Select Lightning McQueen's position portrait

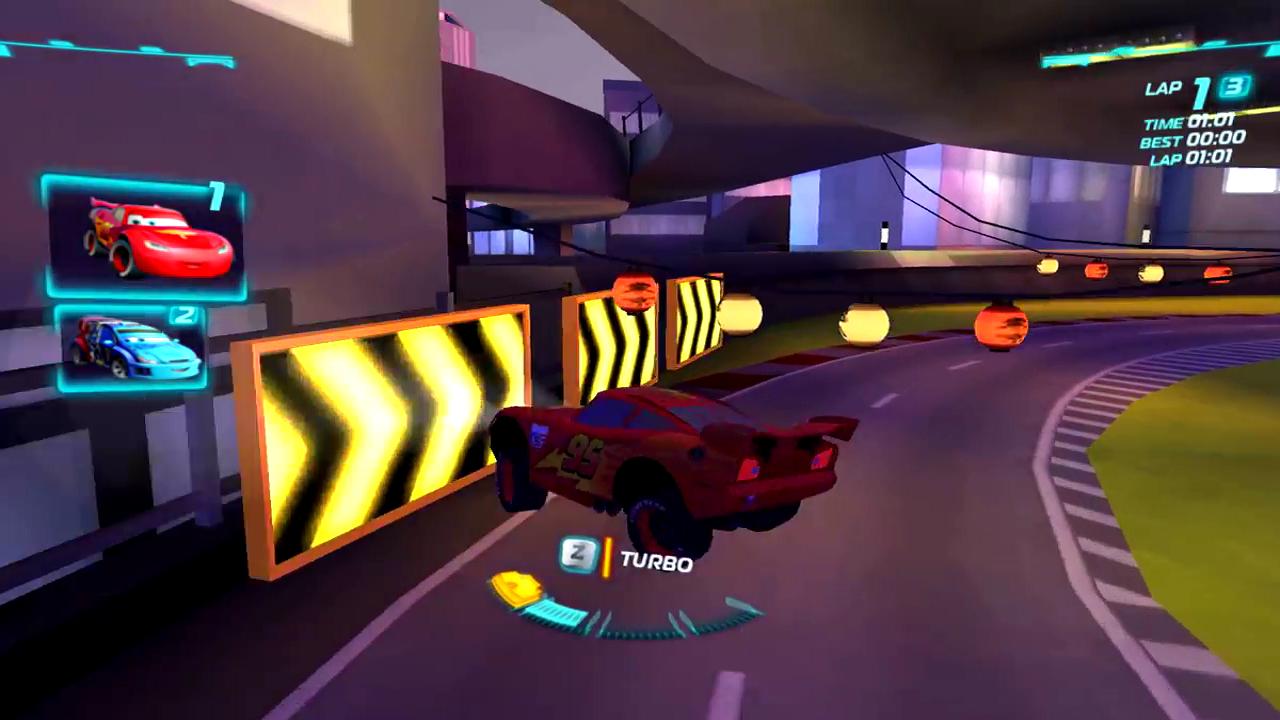pyautogui.click(x=143, y=235)
